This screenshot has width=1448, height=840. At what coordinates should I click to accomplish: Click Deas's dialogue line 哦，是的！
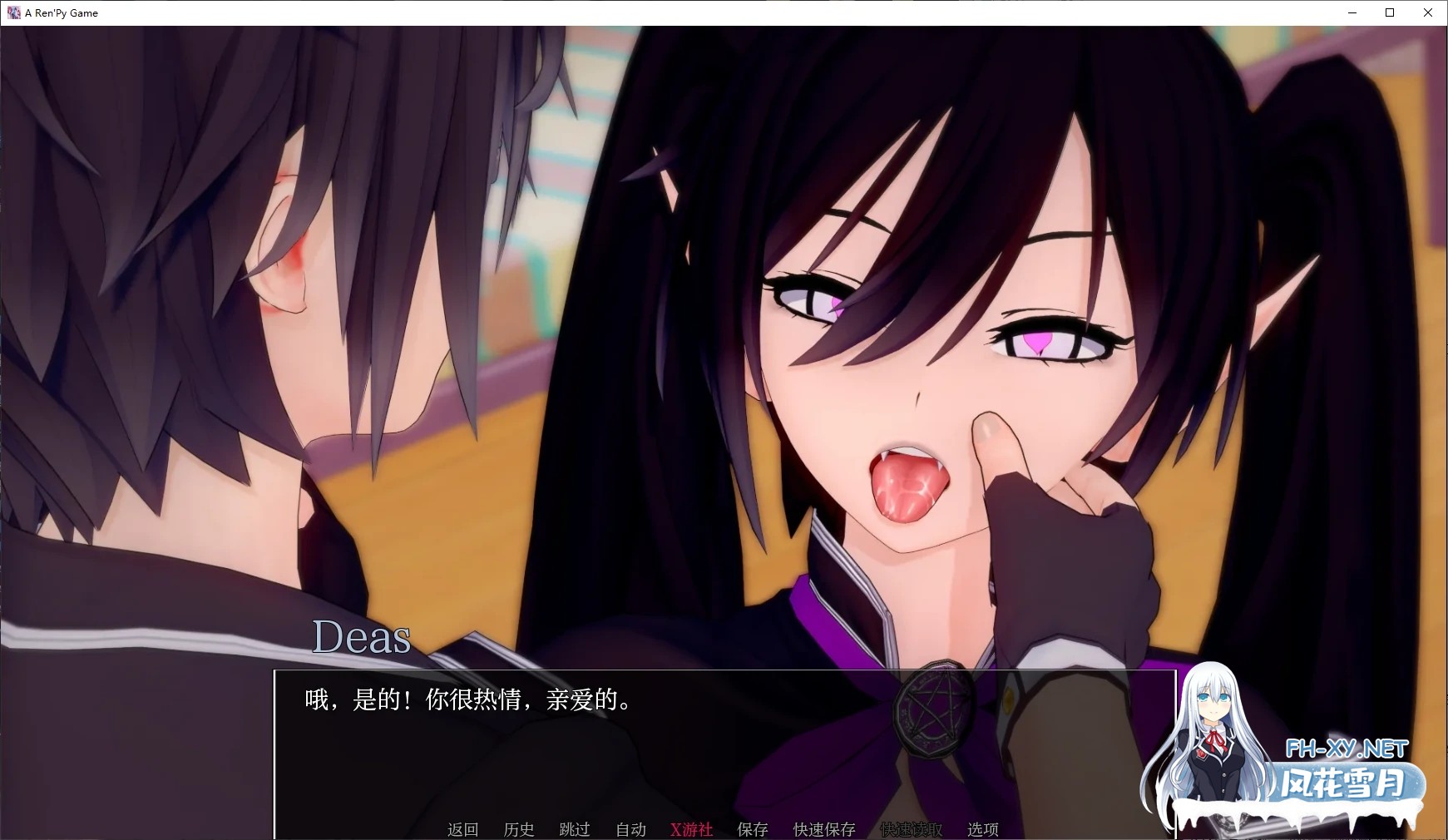[x=467, y=700]
